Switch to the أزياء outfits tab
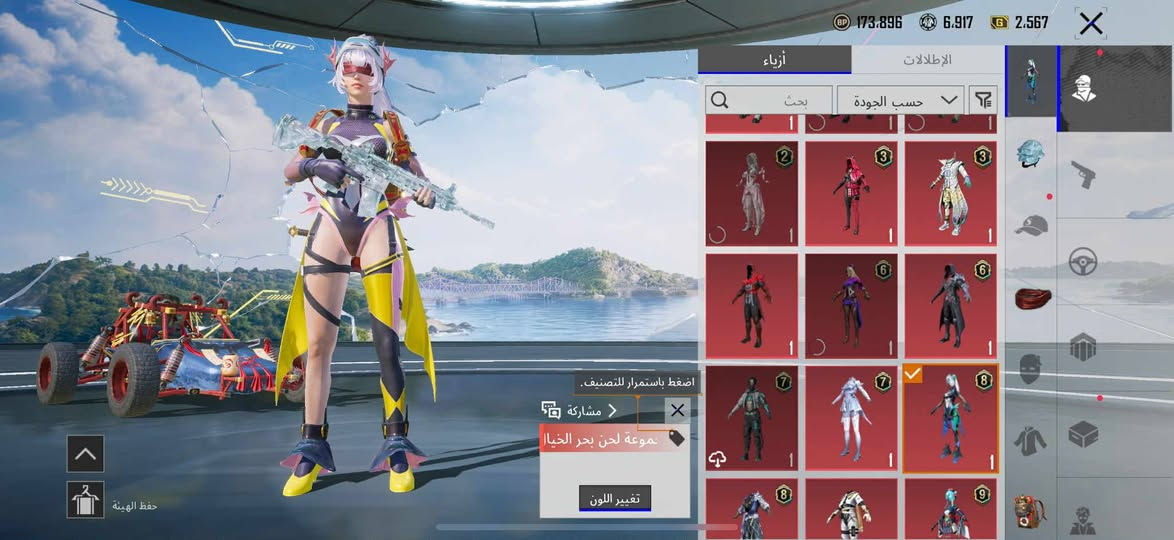 click(775, 60)
